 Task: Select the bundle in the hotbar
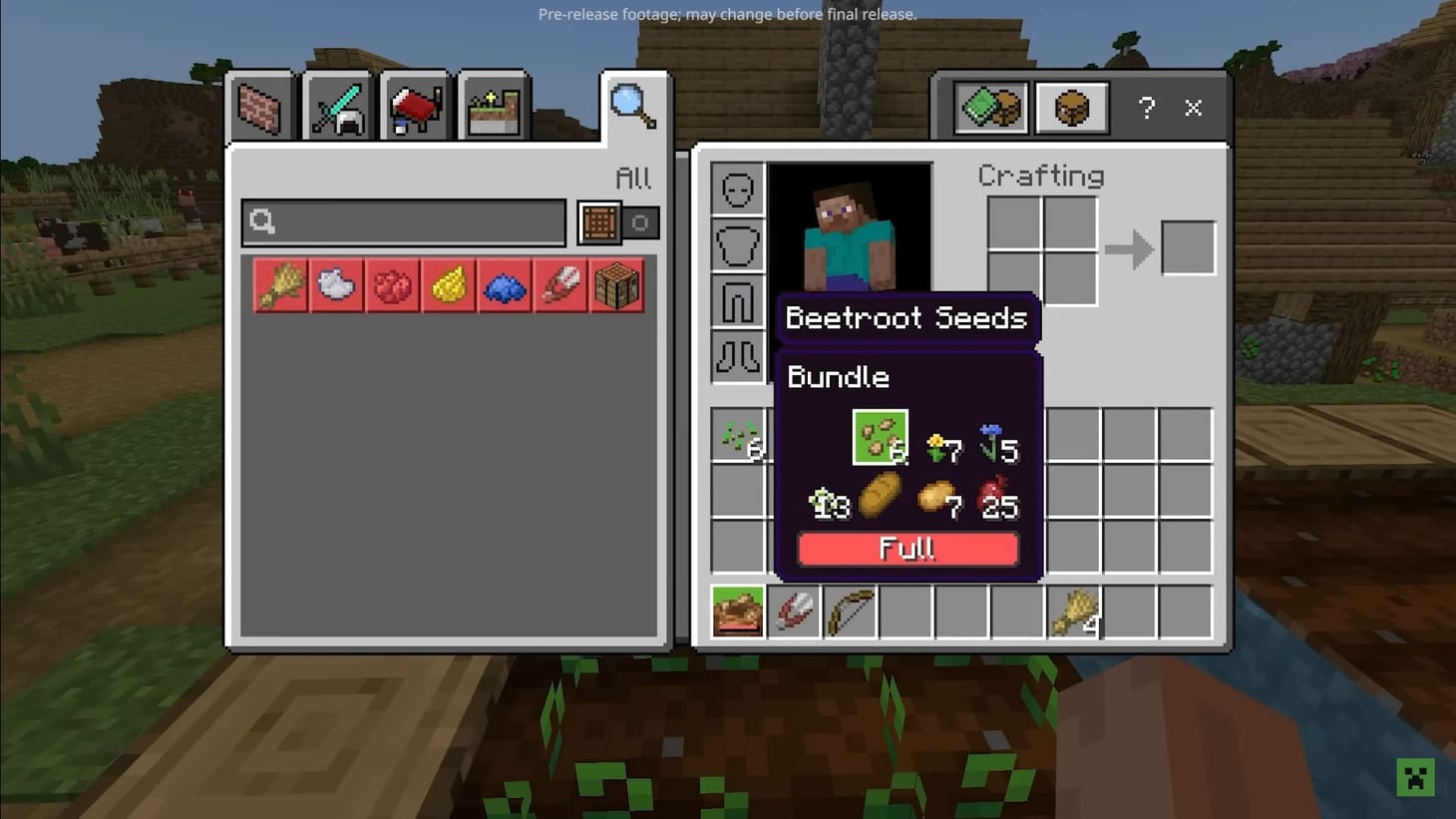(737, 612)
